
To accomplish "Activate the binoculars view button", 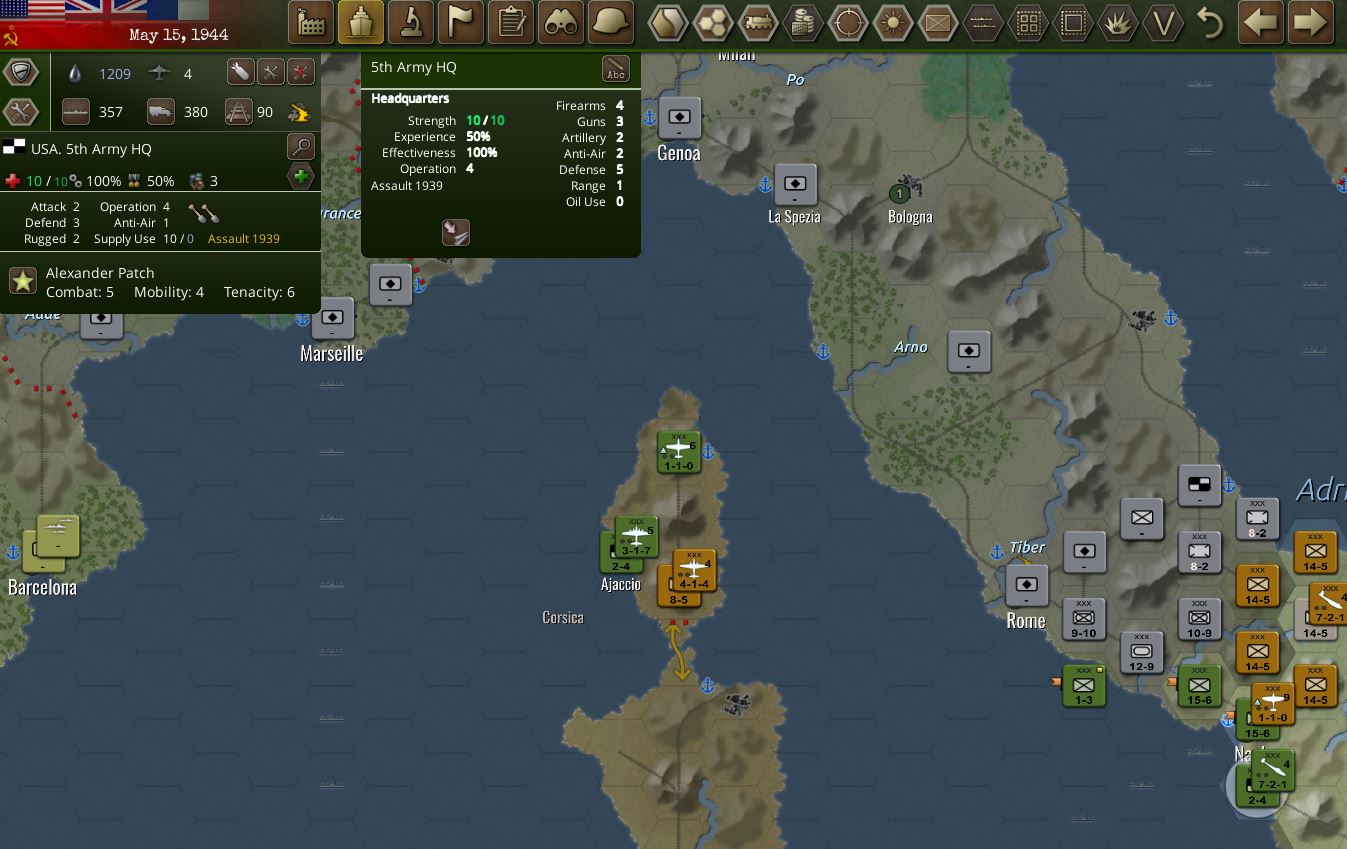I will 561,22.
